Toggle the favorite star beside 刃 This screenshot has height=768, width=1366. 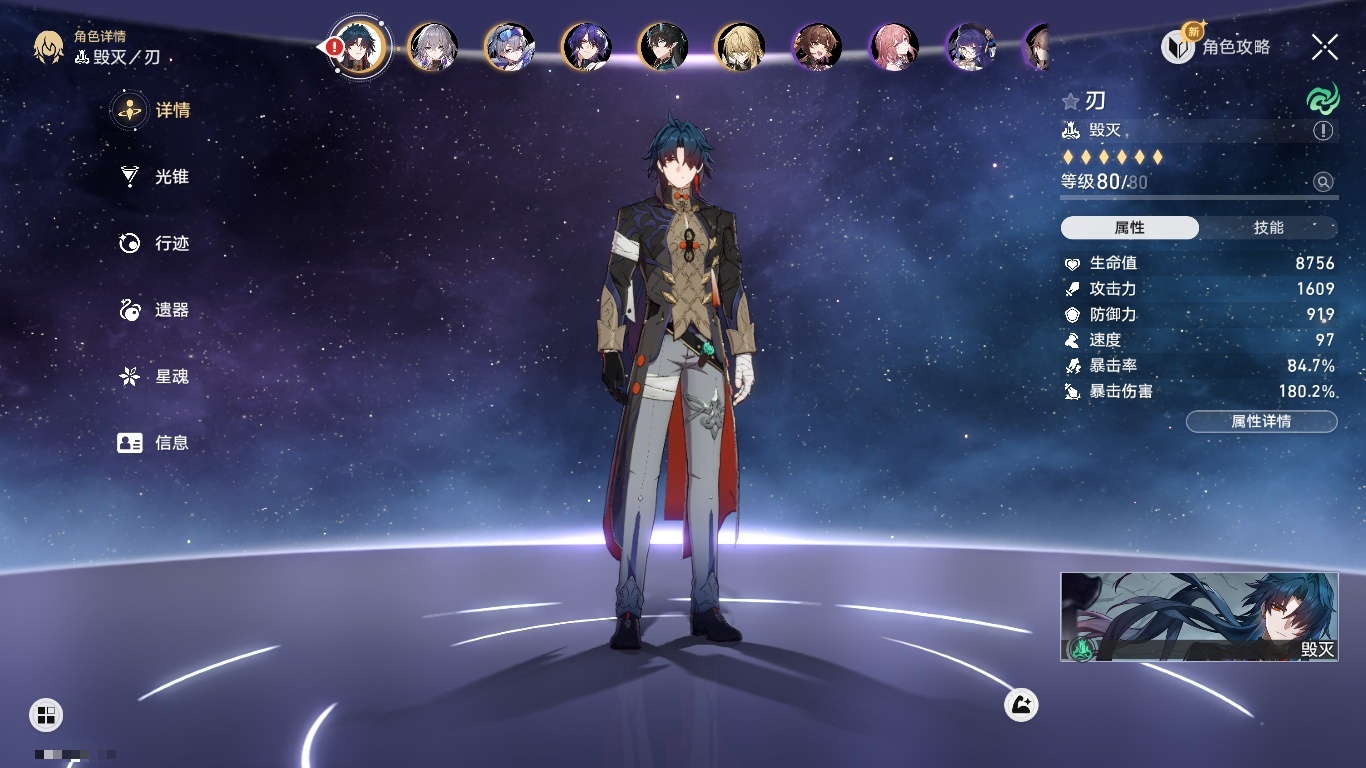1071,101
